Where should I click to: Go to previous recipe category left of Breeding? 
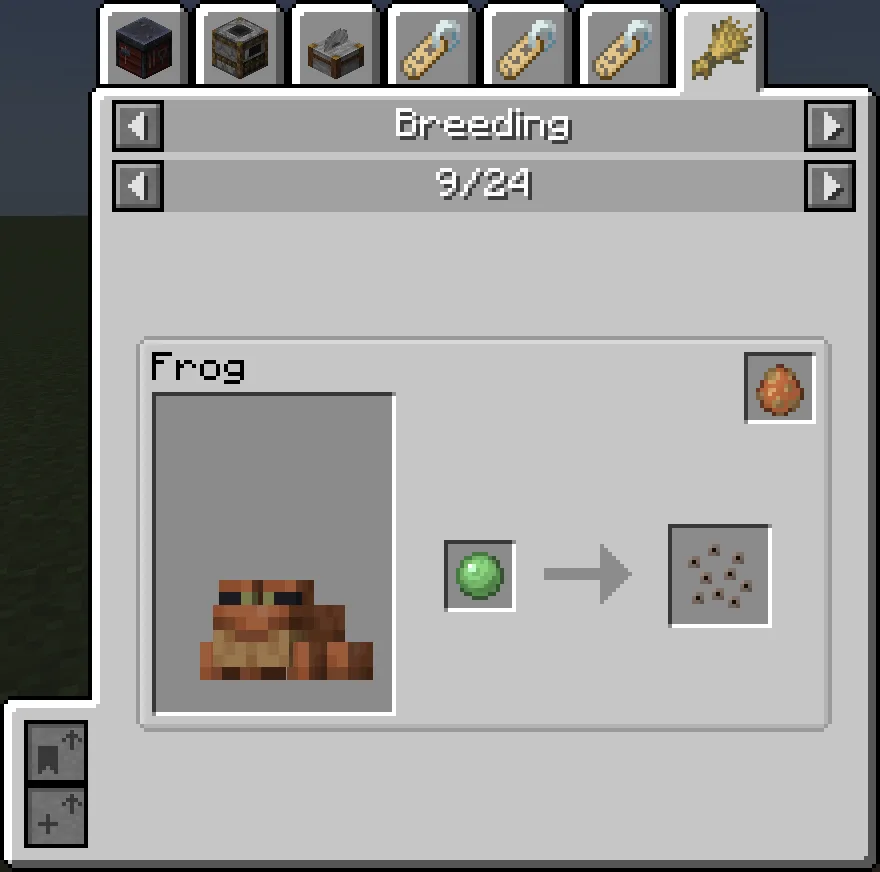click(x=138, y=127)
